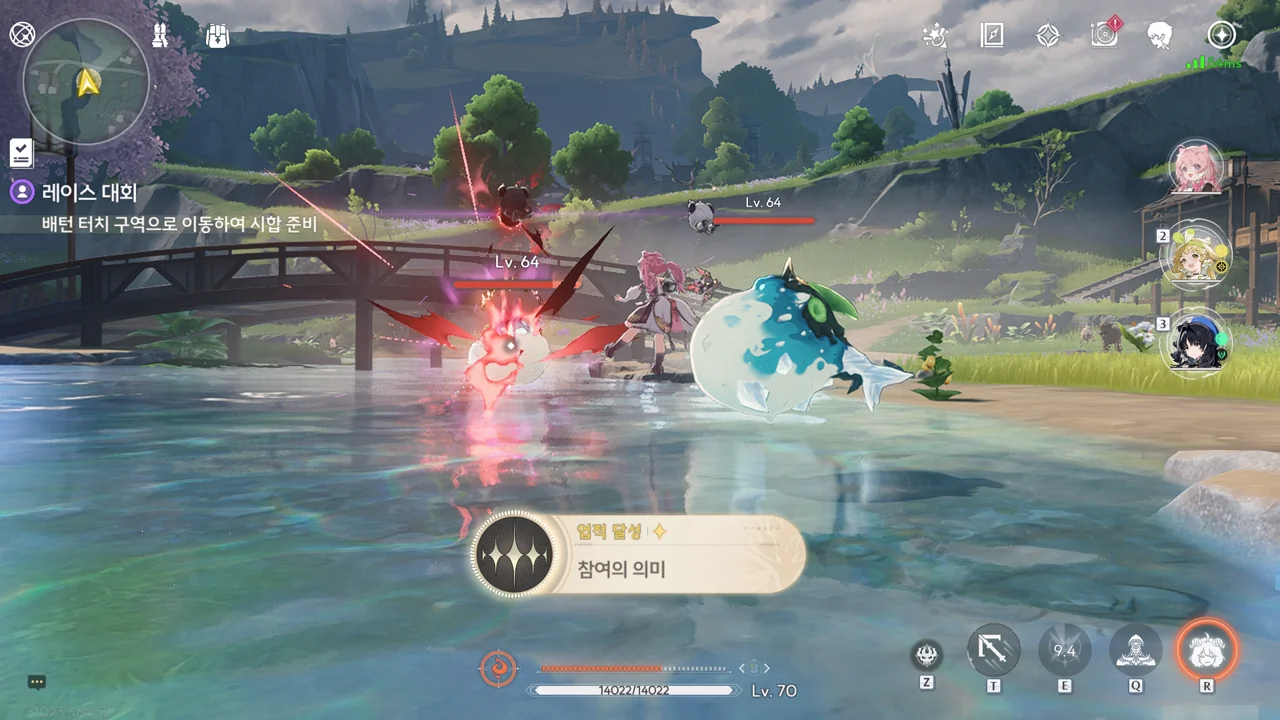Open the backpack inventory icon
The image size is (1280, 720).
click(217, 36)
